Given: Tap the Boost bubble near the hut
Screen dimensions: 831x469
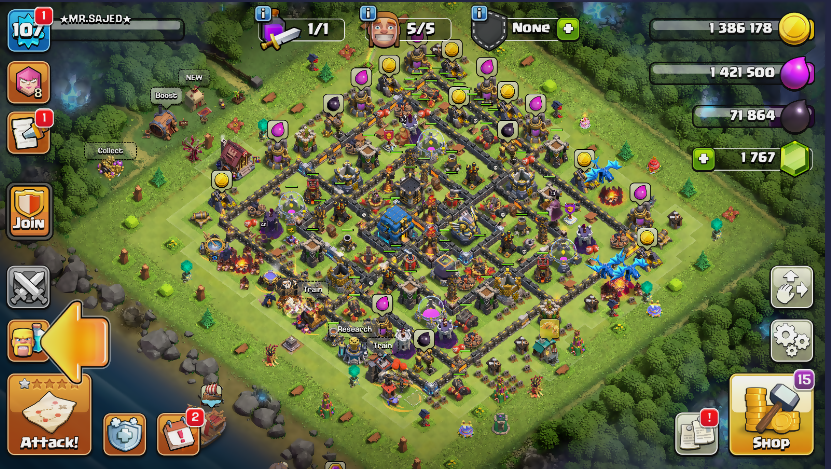Looking at the screenshot, I should (164, 96).
